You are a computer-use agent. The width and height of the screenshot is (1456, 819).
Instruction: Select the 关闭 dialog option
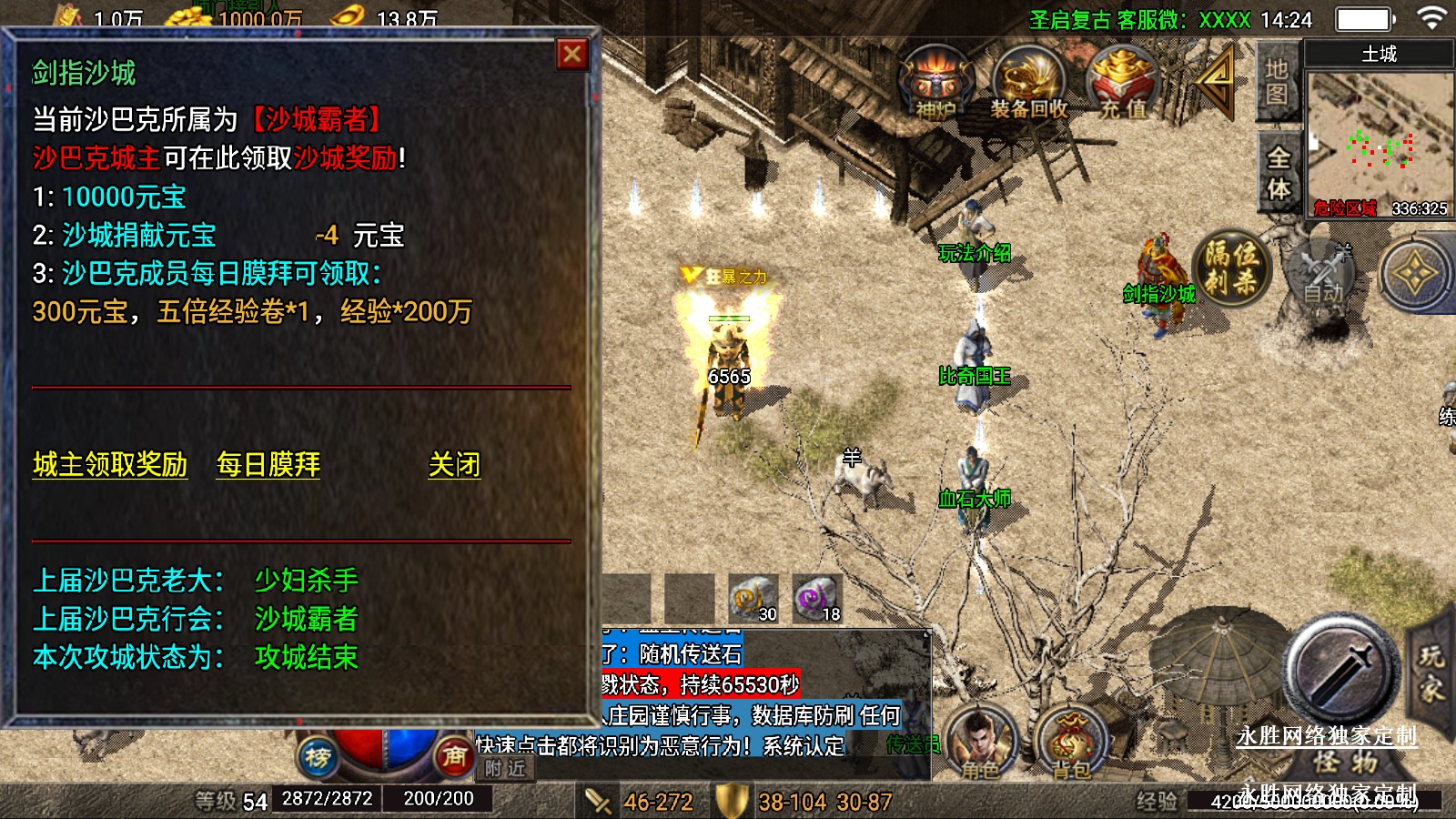coord(454,465)
